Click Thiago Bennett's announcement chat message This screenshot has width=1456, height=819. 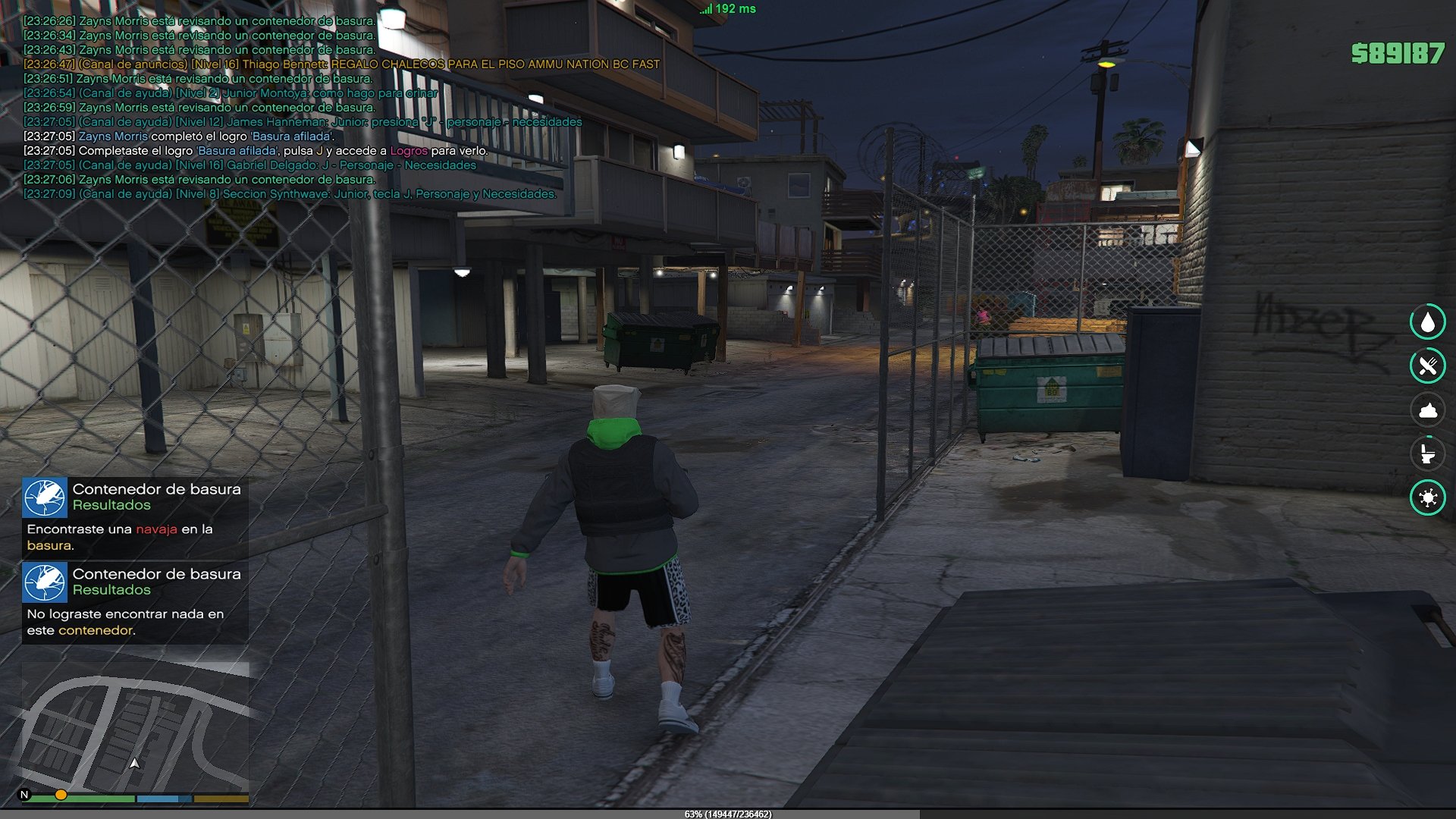coord(341,64)
